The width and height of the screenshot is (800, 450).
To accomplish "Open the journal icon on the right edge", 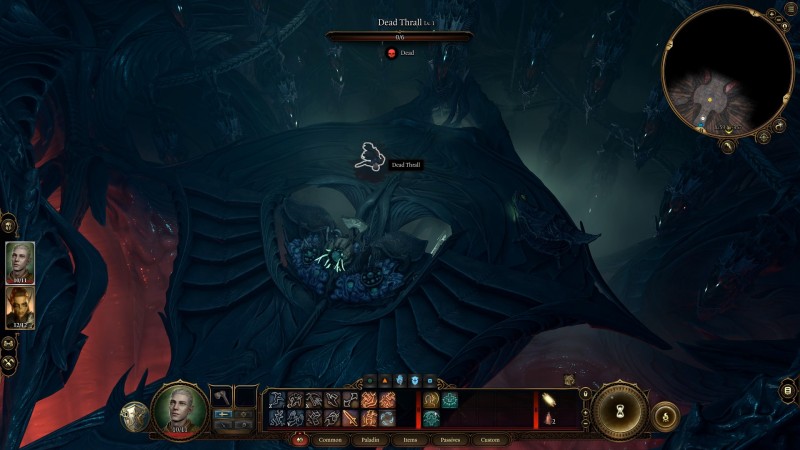I will coord(788,390).
